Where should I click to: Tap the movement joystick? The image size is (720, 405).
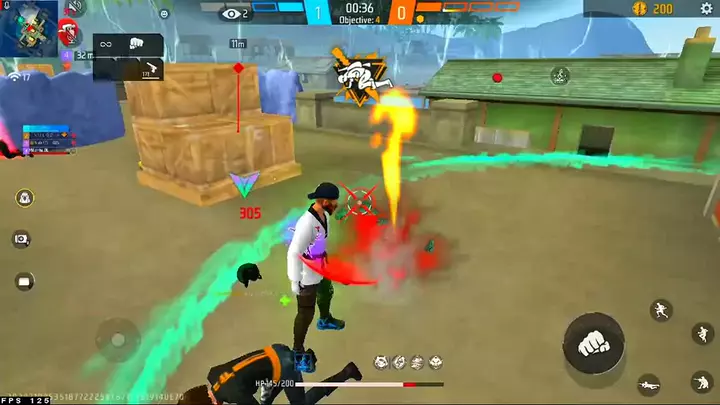pyautogui.click(x=119, y=338)
